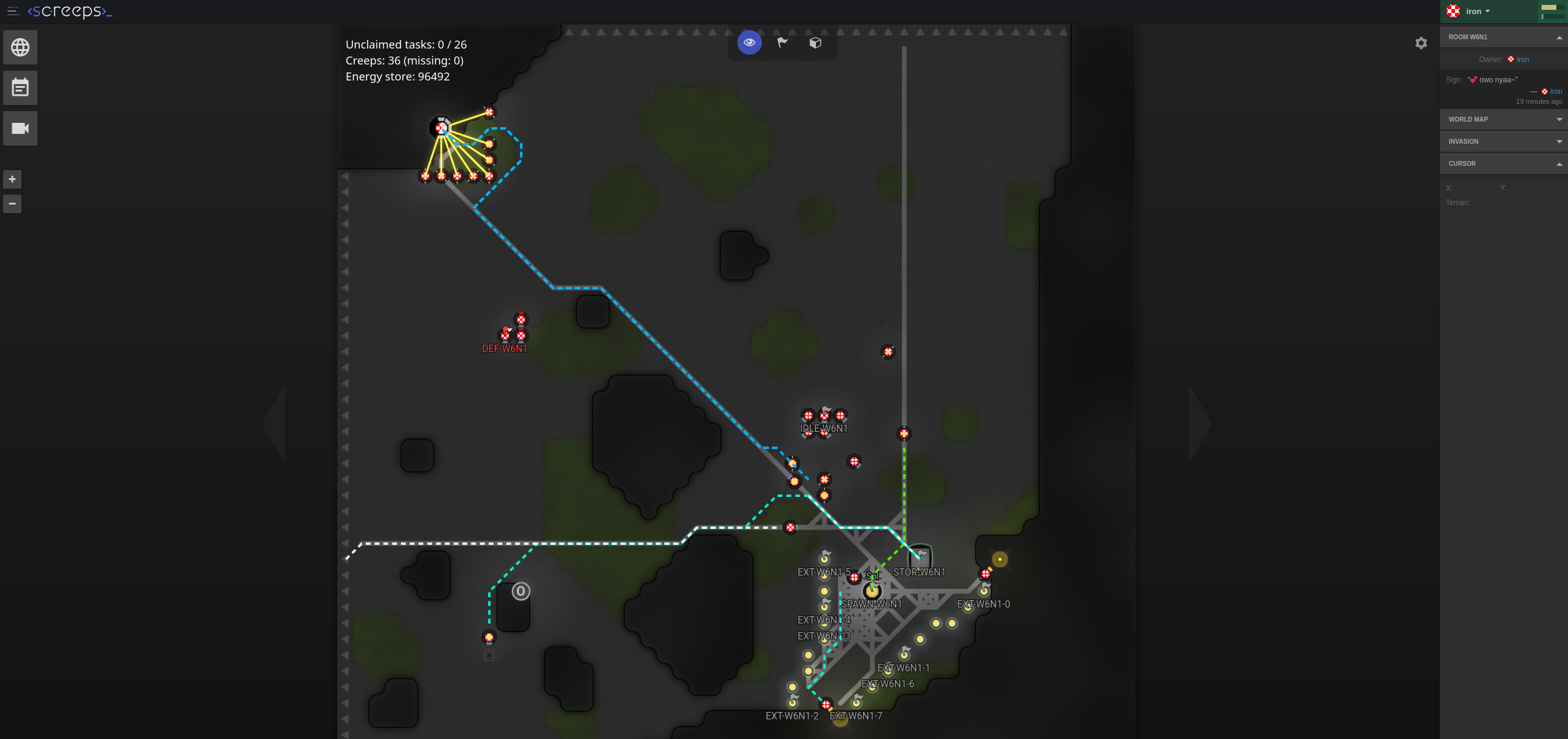Open the calendar history icon in sidebar

click(20, 87)
